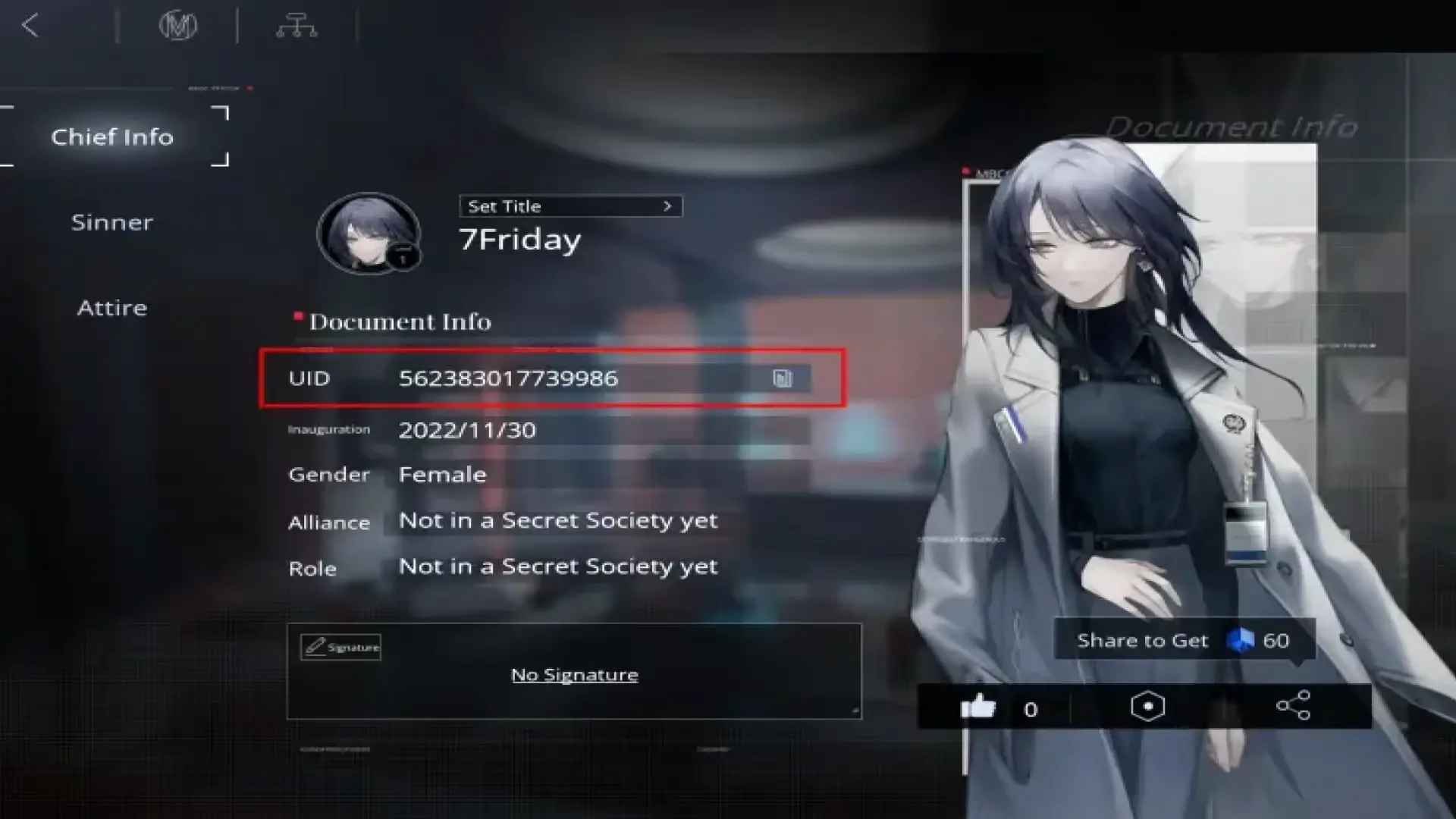This screenshot has height=819, width=1456.
Task: Open the Set Title selector
Action: tap(570, 206)
